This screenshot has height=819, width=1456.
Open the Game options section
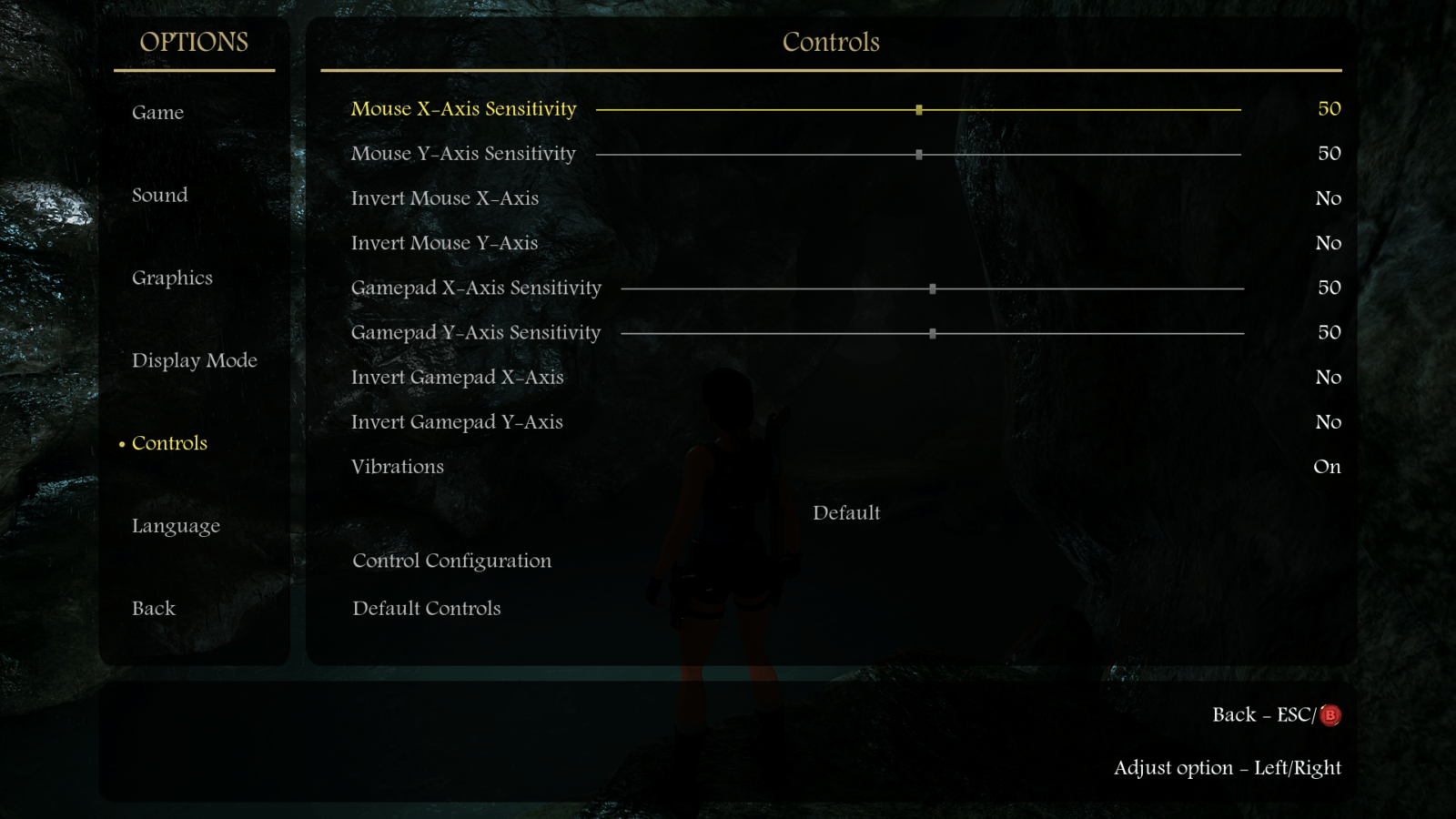point(157,113)
